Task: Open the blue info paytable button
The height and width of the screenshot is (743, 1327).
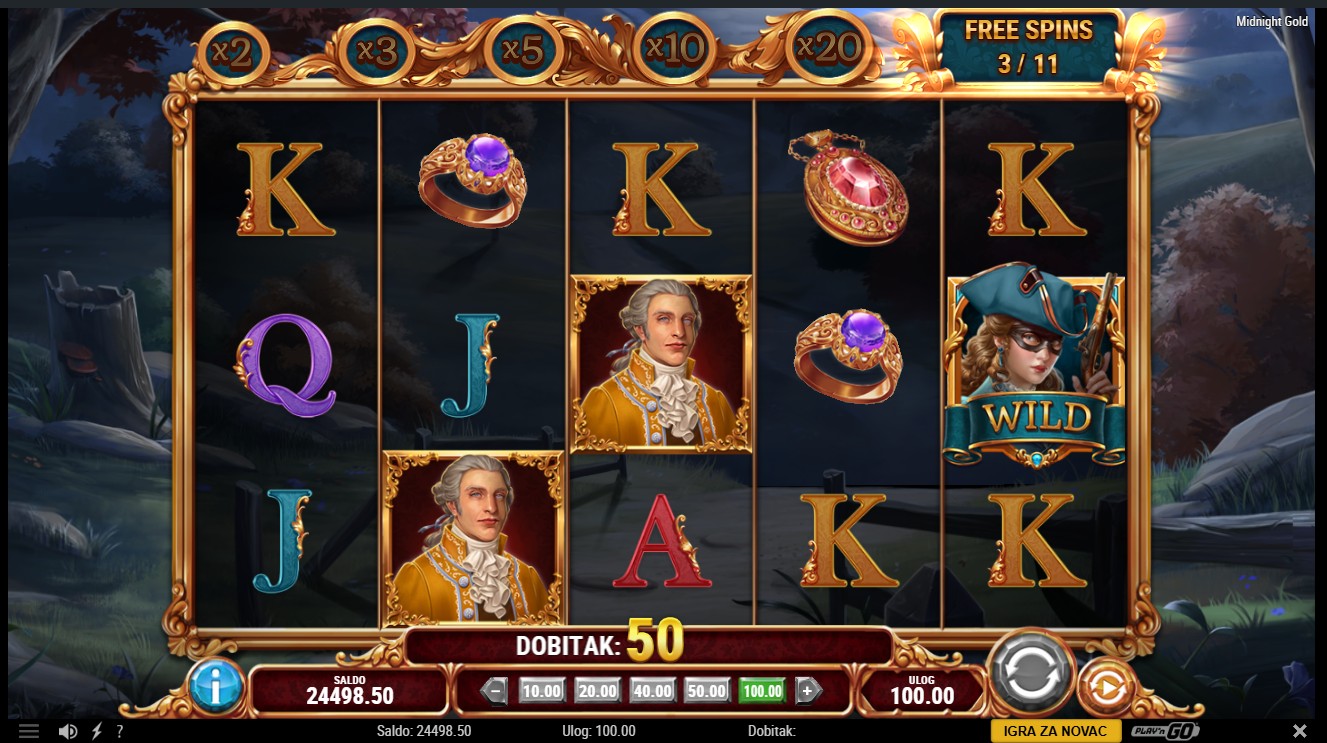Action: (215, 686)
